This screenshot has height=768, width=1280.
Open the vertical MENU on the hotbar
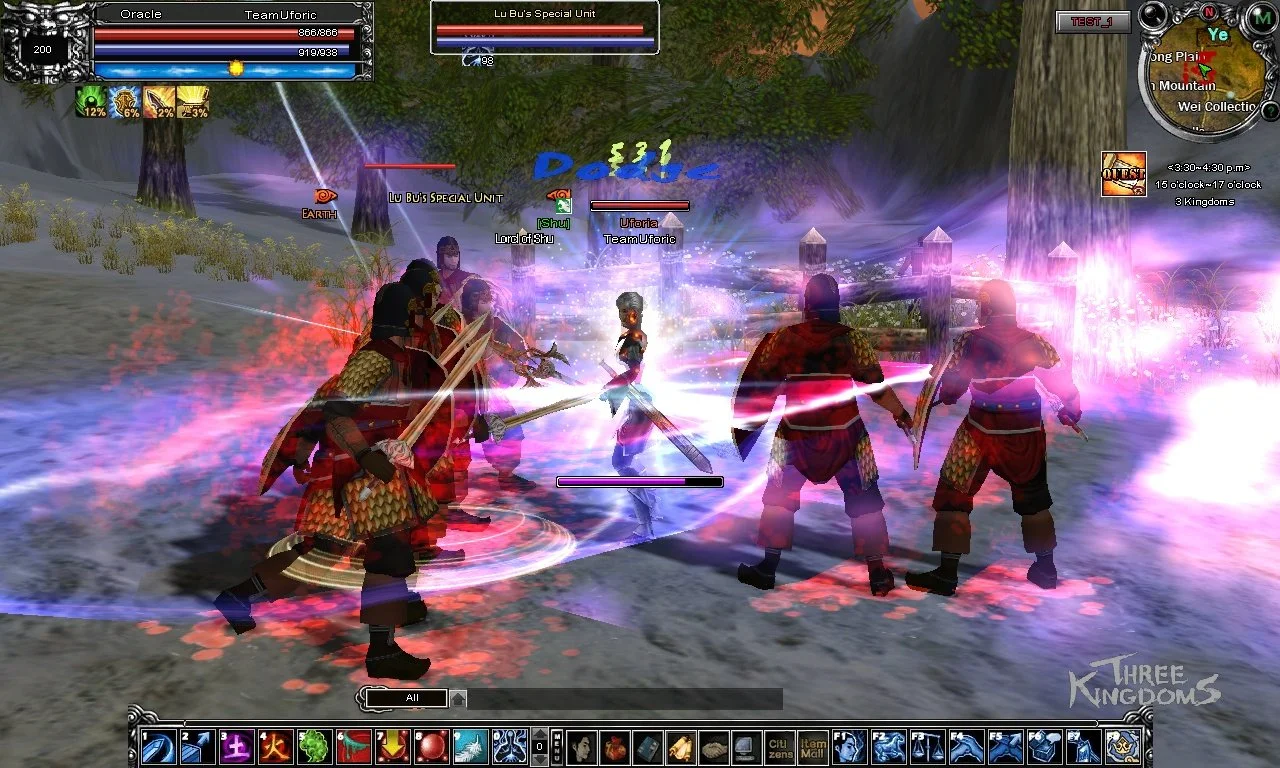click(x=557, y=745)
